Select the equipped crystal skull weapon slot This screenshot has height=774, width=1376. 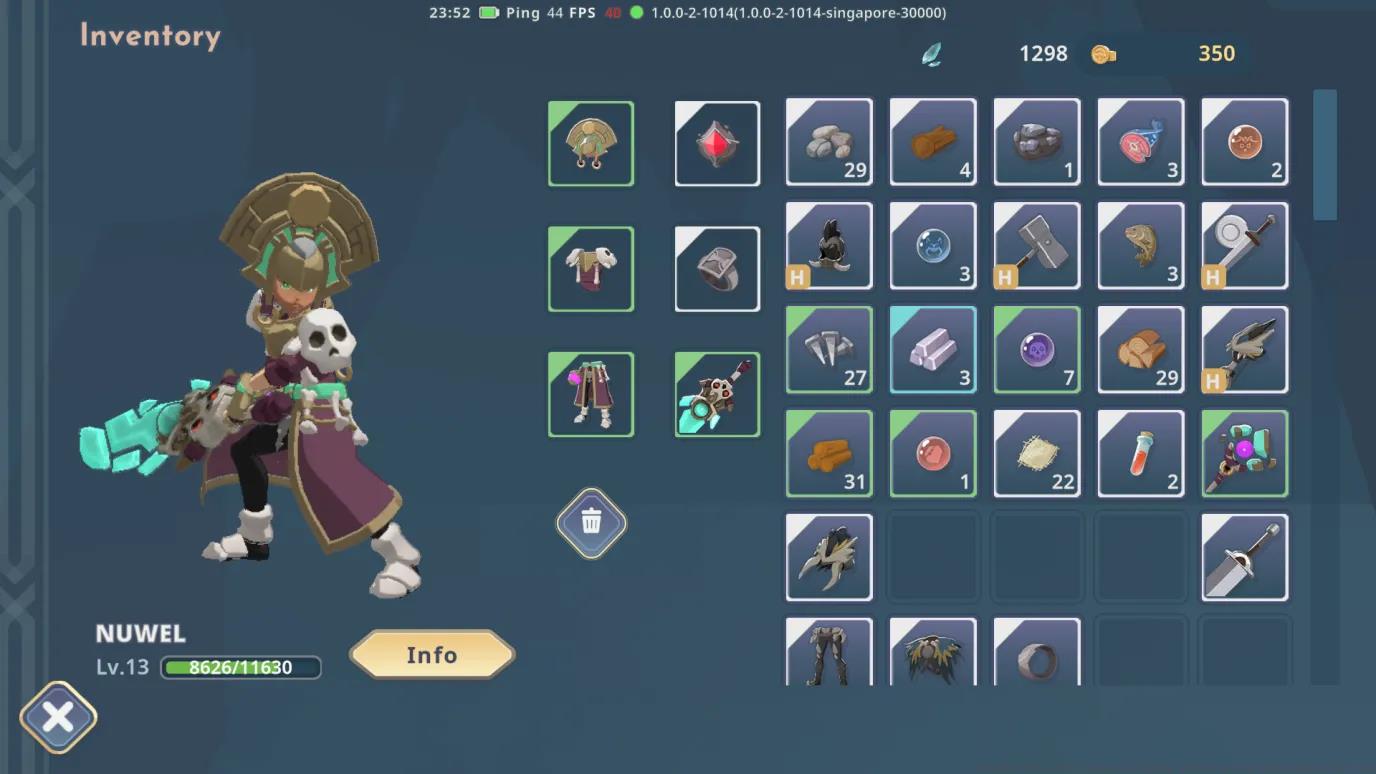717,394
